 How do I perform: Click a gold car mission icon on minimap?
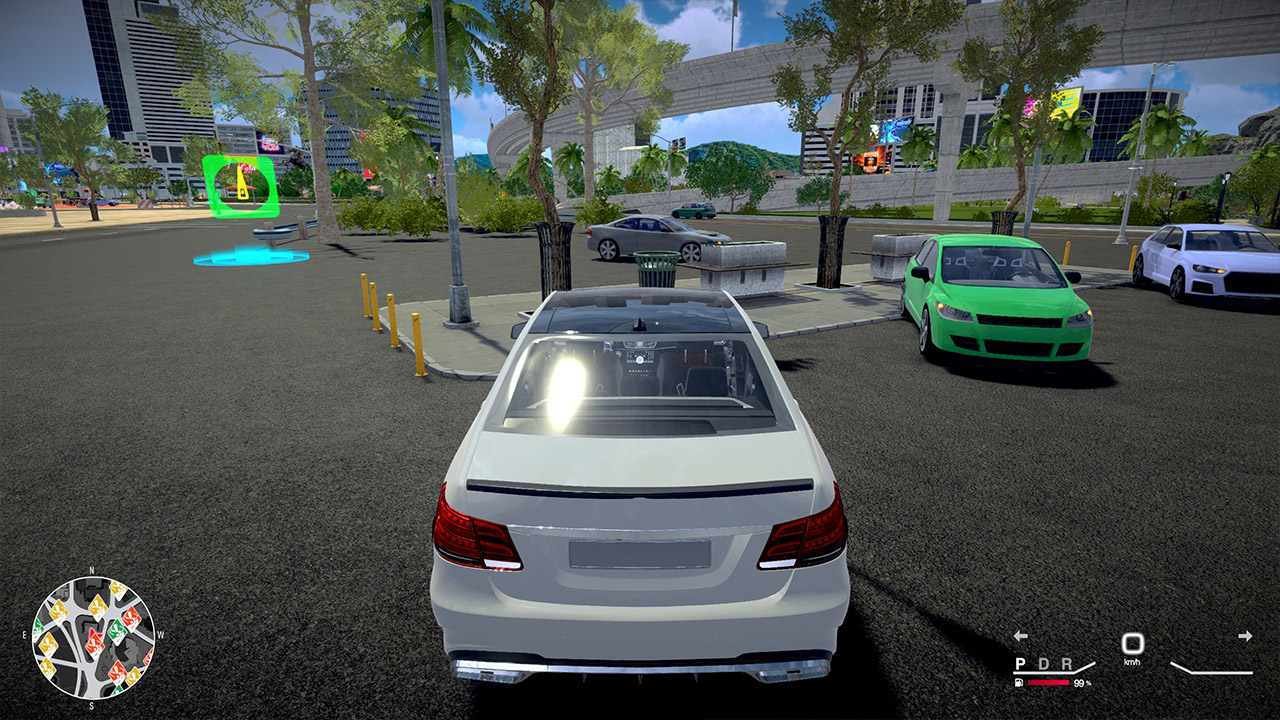coord(58,611)
